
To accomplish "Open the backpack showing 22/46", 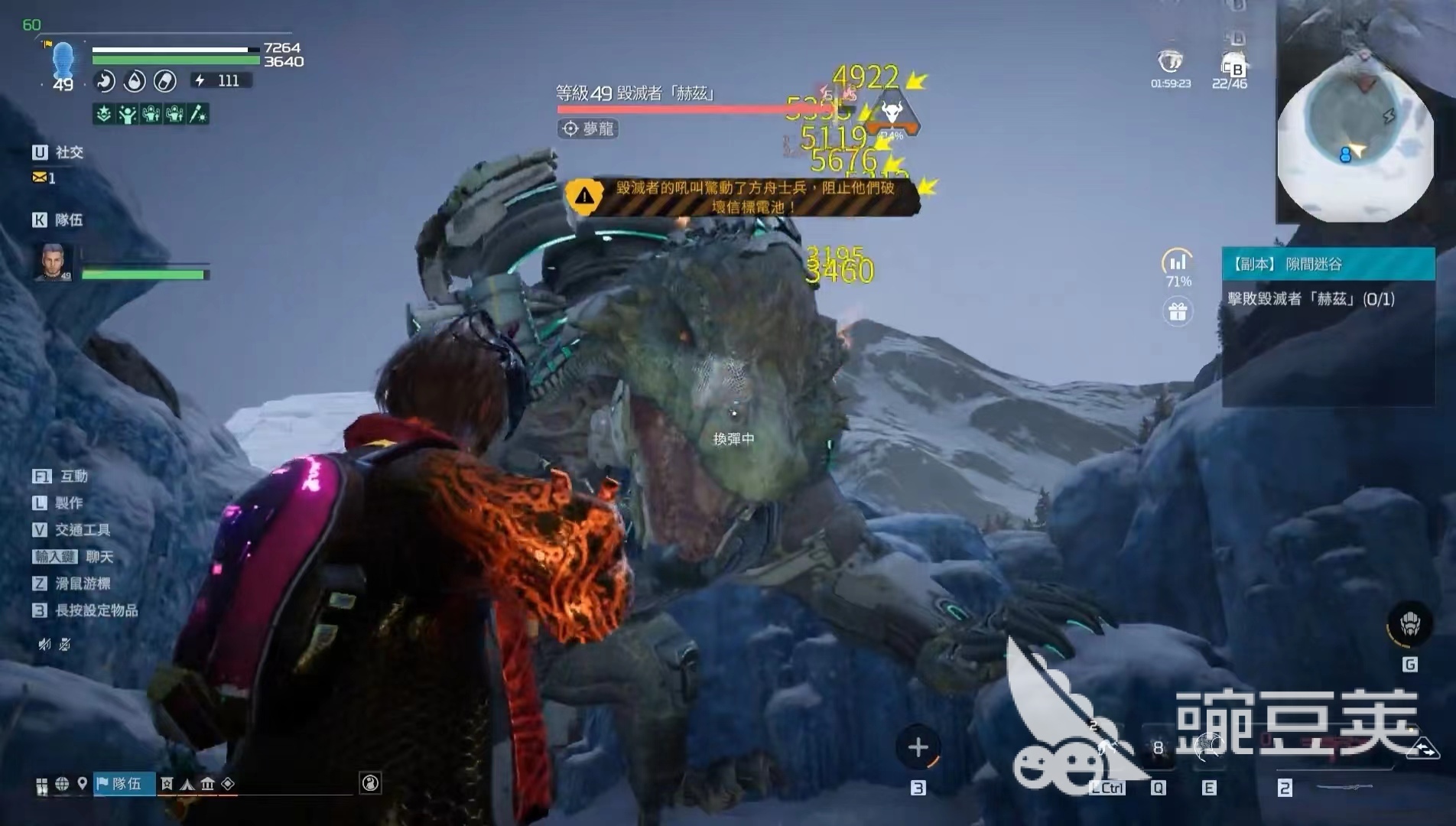I will (1231, 64).
